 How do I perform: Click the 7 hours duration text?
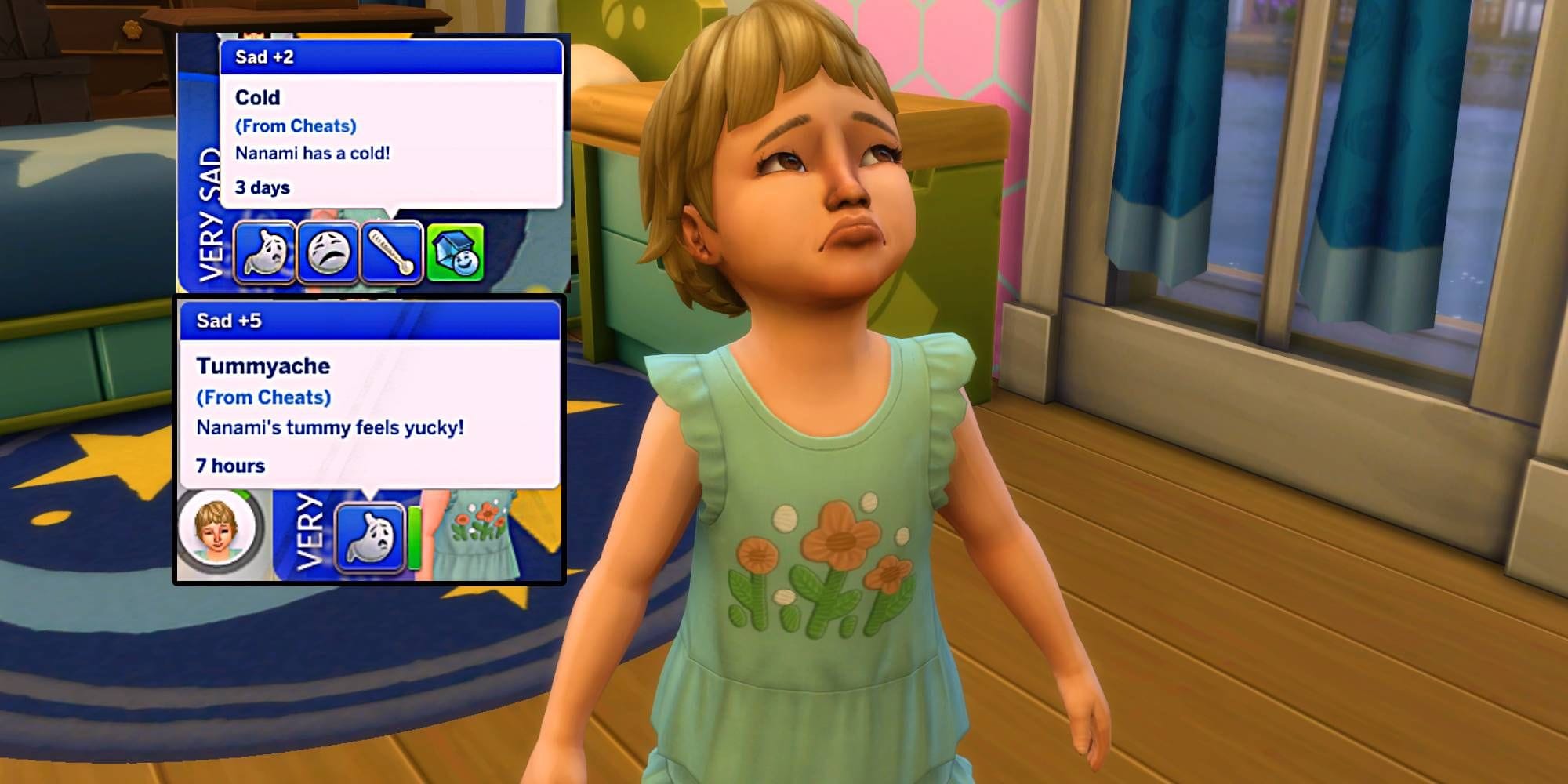pyautogui.click(x=231, y=465)
